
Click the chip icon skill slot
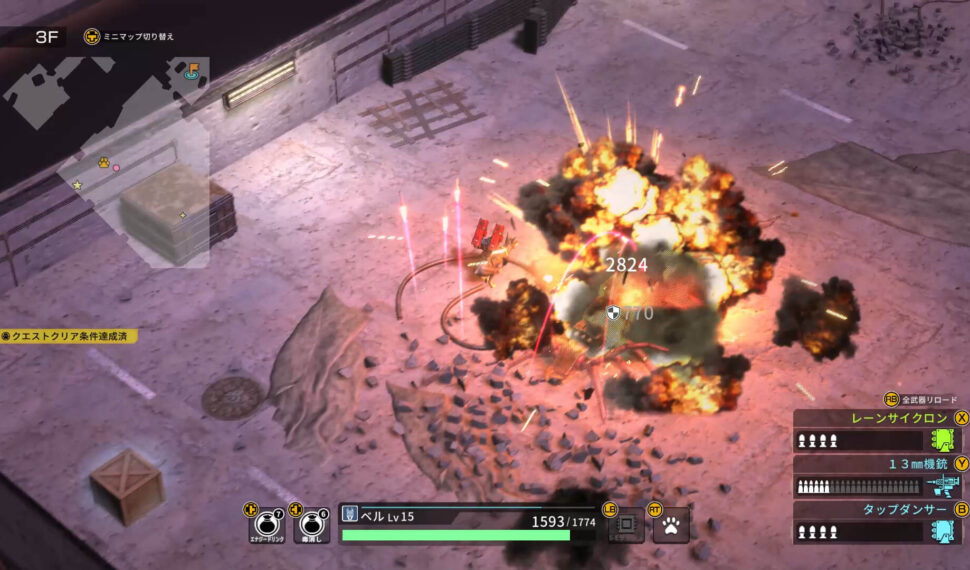[626, 524]
